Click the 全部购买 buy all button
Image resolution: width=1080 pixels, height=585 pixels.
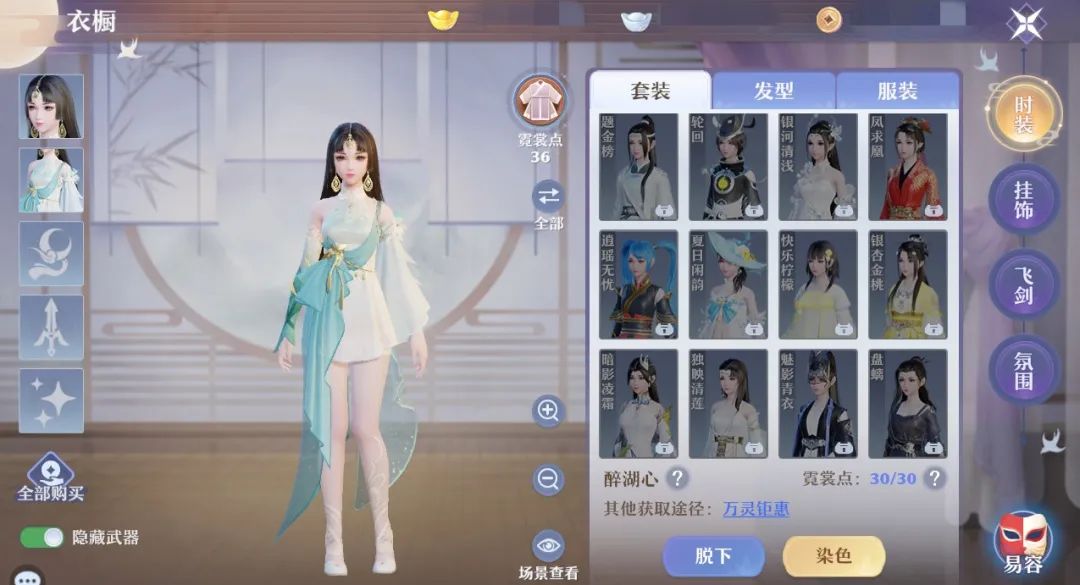[50, 478]
